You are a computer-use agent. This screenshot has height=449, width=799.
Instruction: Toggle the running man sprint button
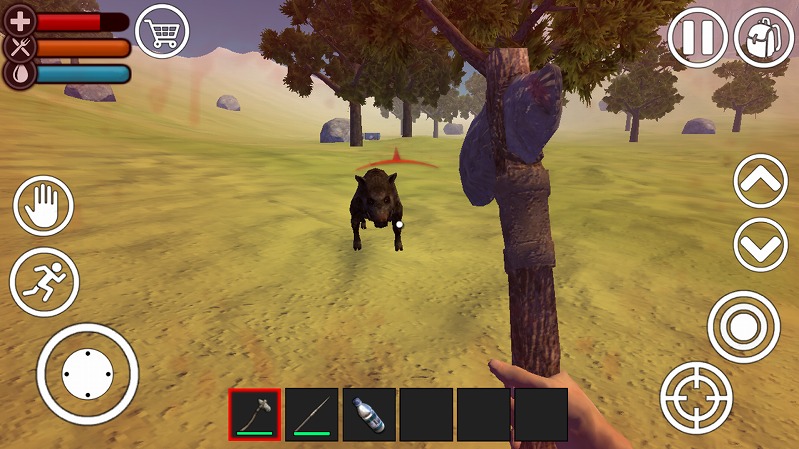pos(44,281)
